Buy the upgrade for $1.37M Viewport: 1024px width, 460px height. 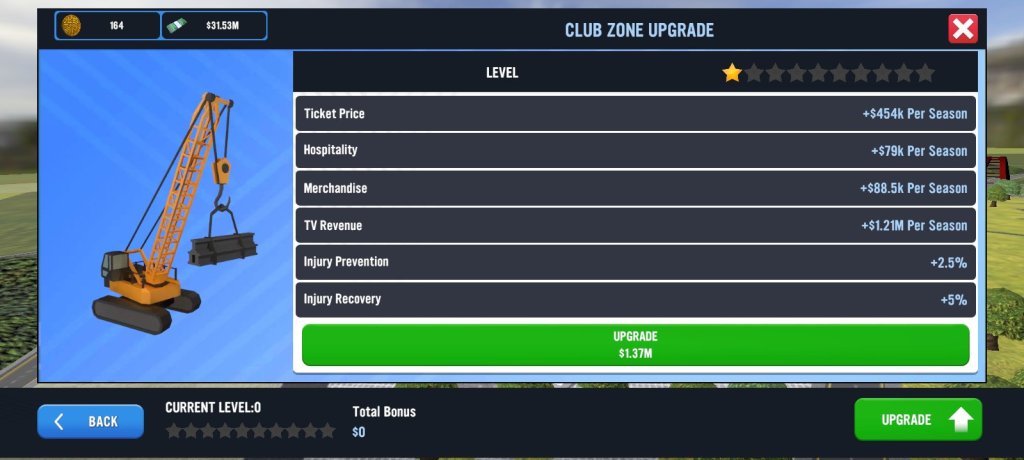pyautogui.click(x=635, y=345)
